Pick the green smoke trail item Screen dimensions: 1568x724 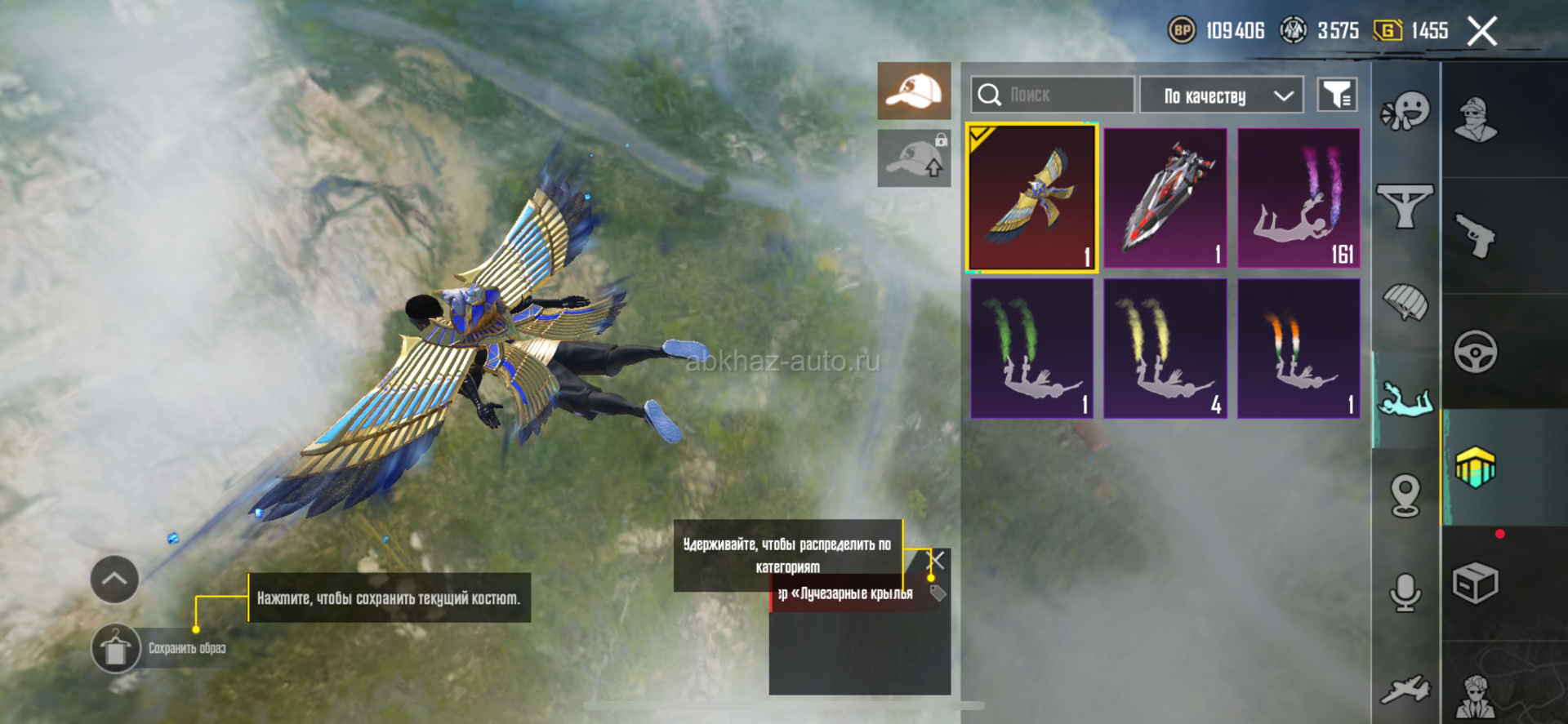[1031, 349]
